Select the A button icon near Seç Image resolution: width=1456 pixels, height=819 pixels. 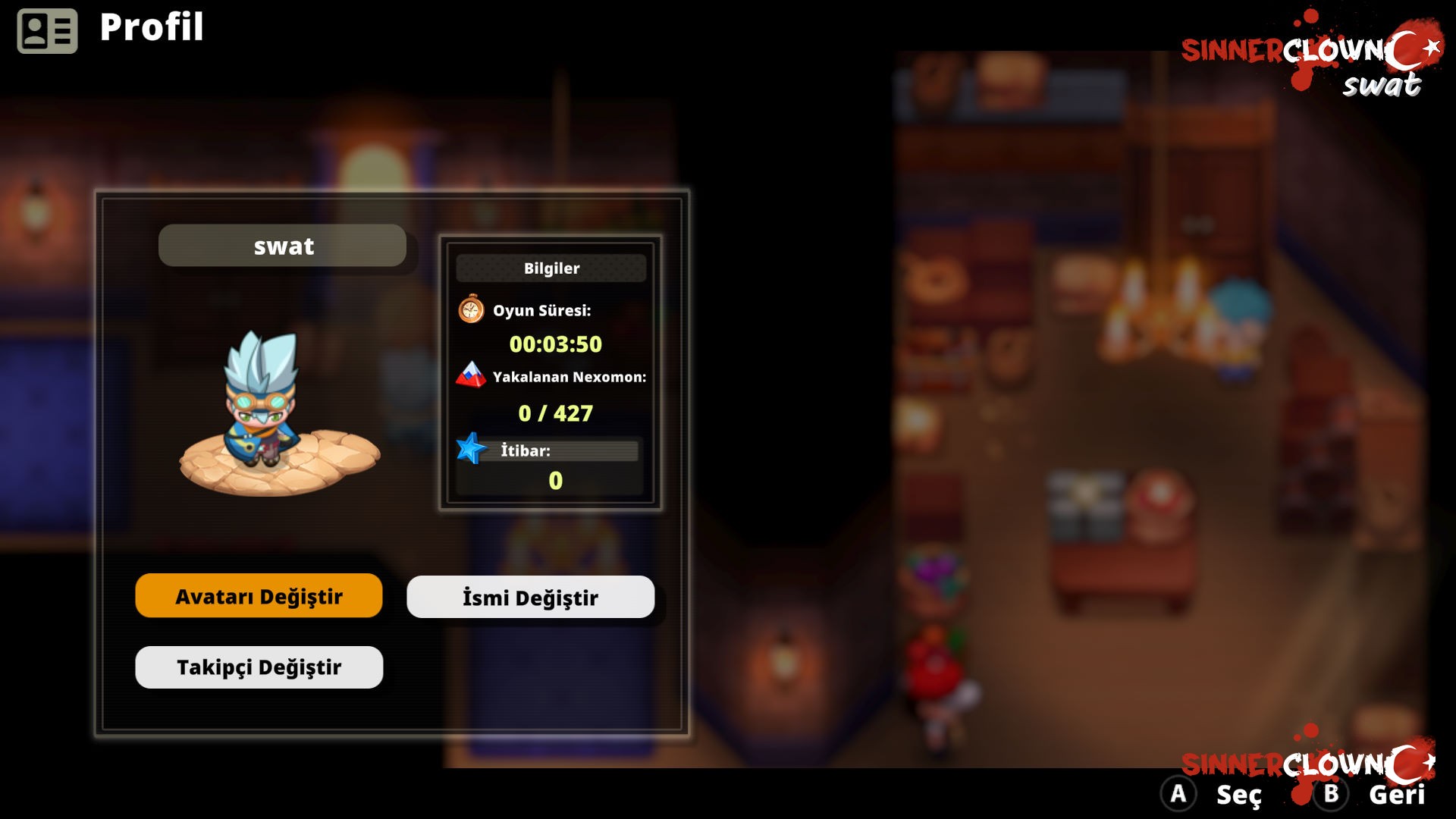pyautogui.click(x=1180, y=796)
